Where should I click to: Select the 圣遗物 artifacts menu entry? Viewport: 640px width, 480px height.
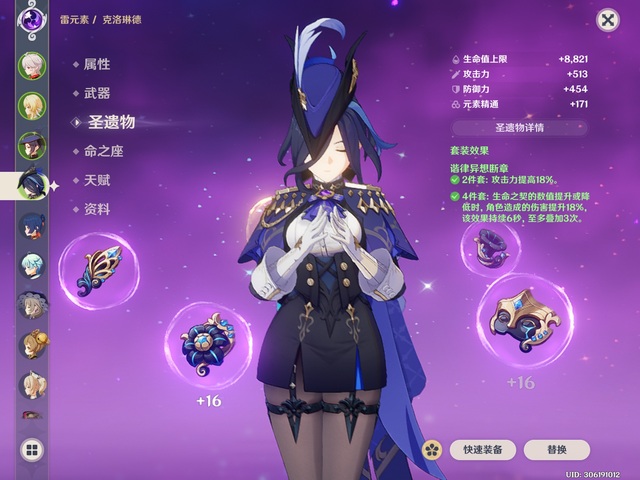pyautogui.click(x=109, y=122)
